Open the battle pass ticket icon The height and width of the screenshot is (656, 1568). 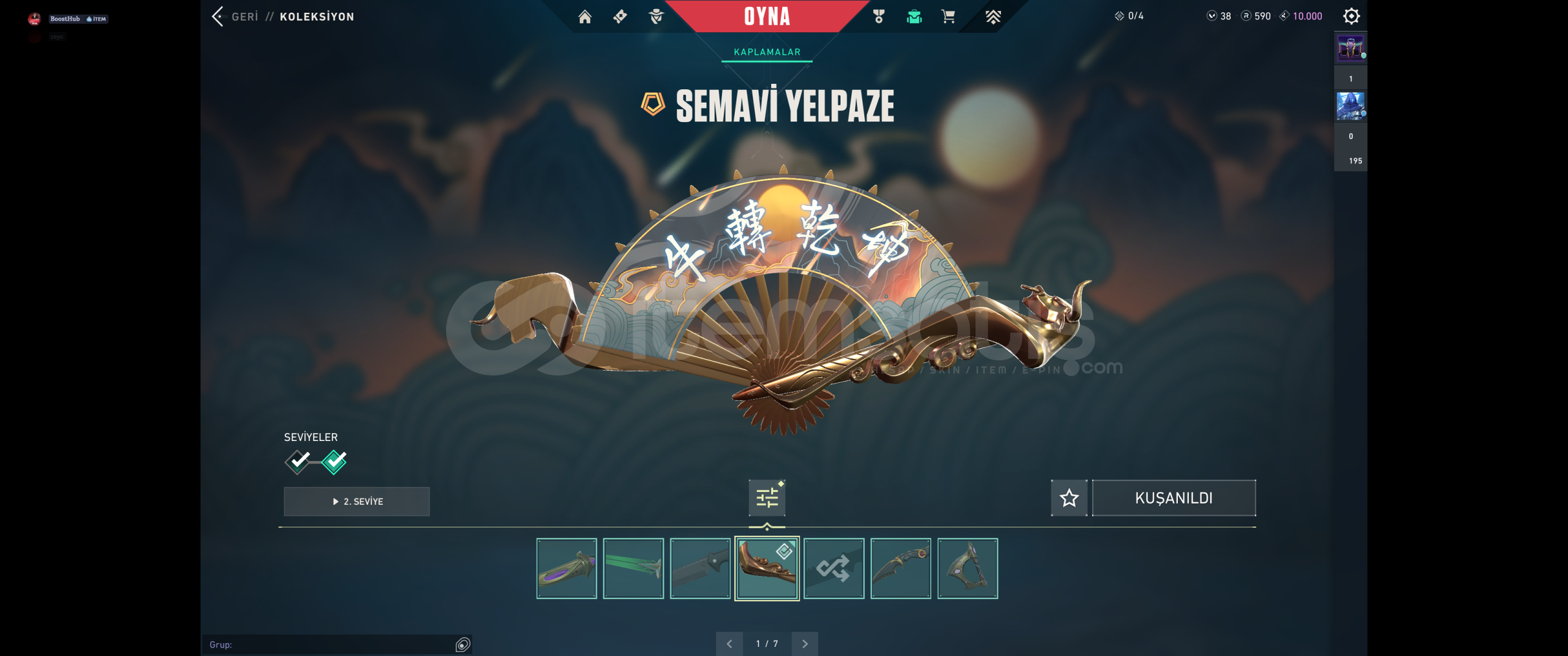point(620,17)
